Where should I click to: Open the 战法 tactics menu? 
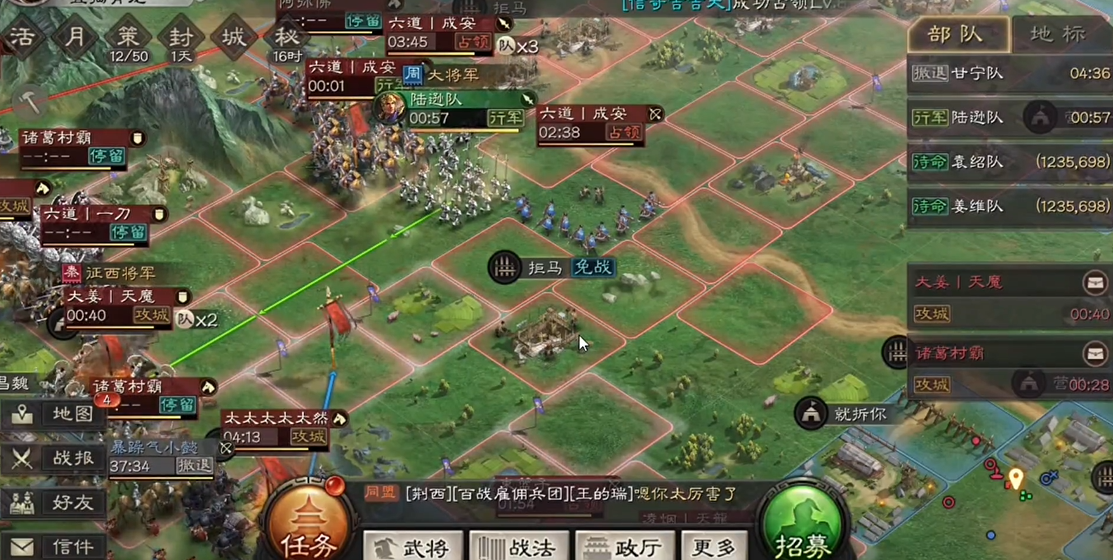(x=518, y=546)
